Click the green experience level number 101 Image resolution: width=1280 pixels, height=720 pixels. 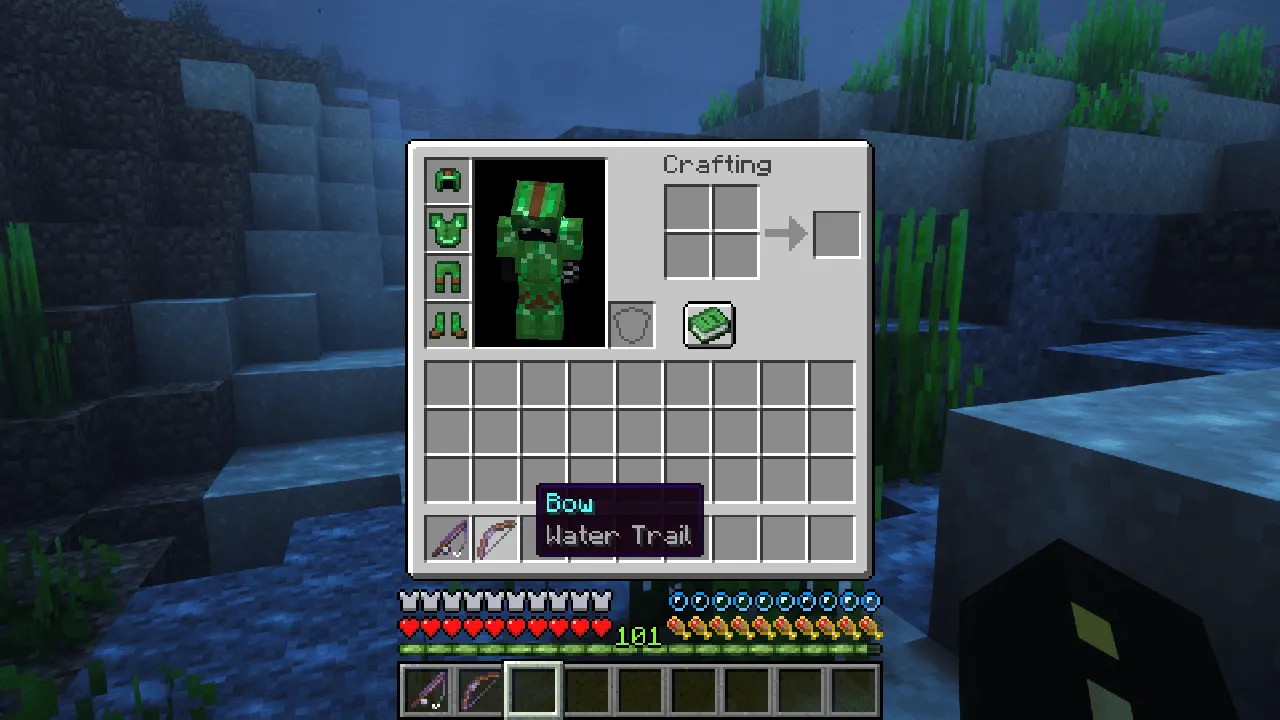point(639,636)
